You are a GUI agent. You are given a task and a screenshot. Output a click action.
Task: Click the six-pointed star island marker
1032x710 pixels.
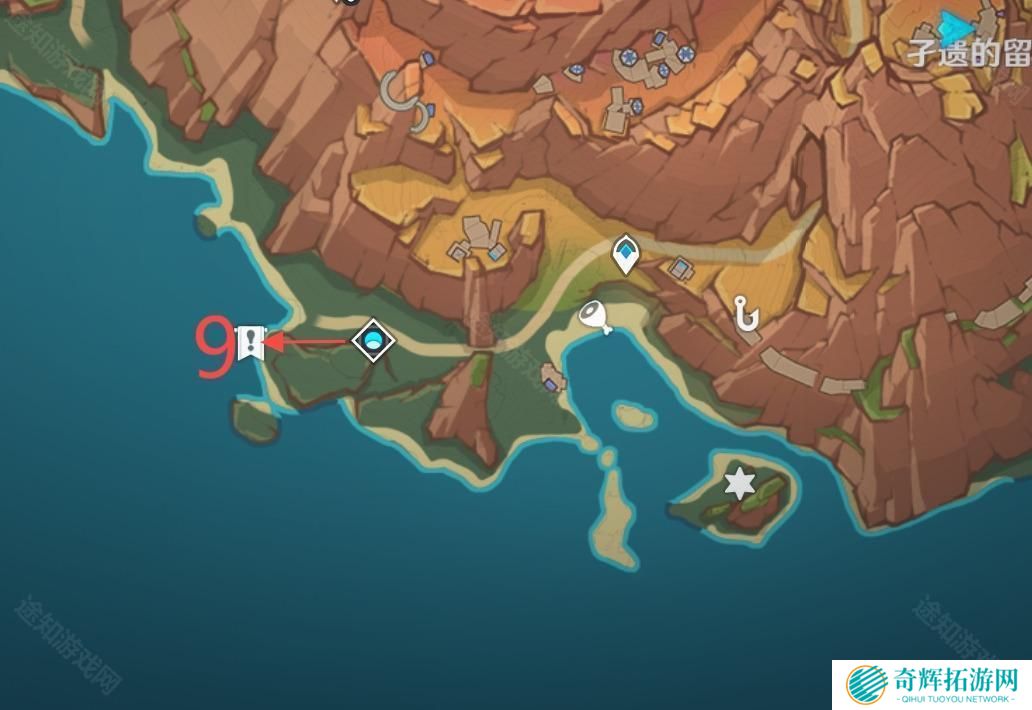pyautogui.click(x=739, y=484)
